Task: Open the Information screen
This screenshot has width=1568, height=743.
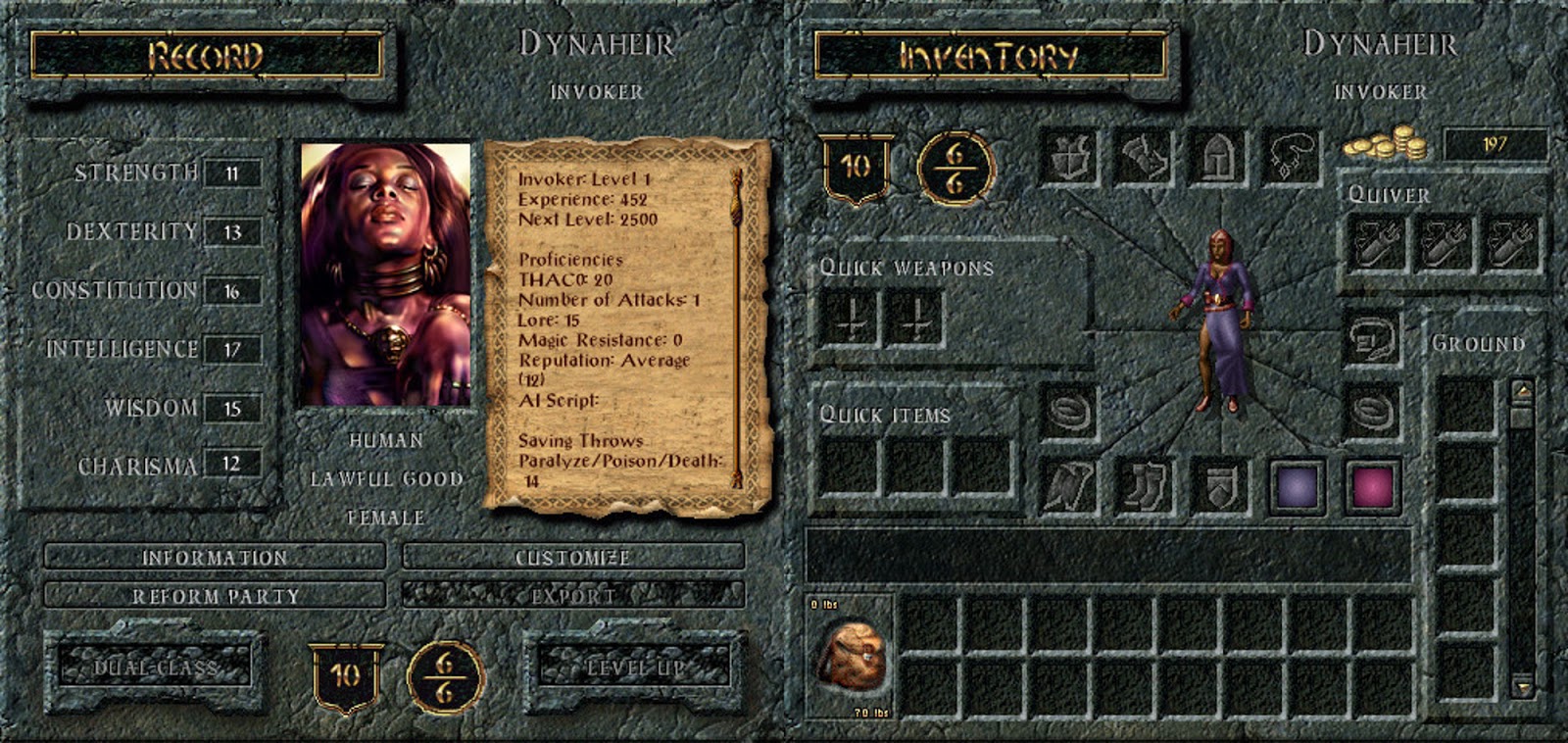Action: [218, 555]
